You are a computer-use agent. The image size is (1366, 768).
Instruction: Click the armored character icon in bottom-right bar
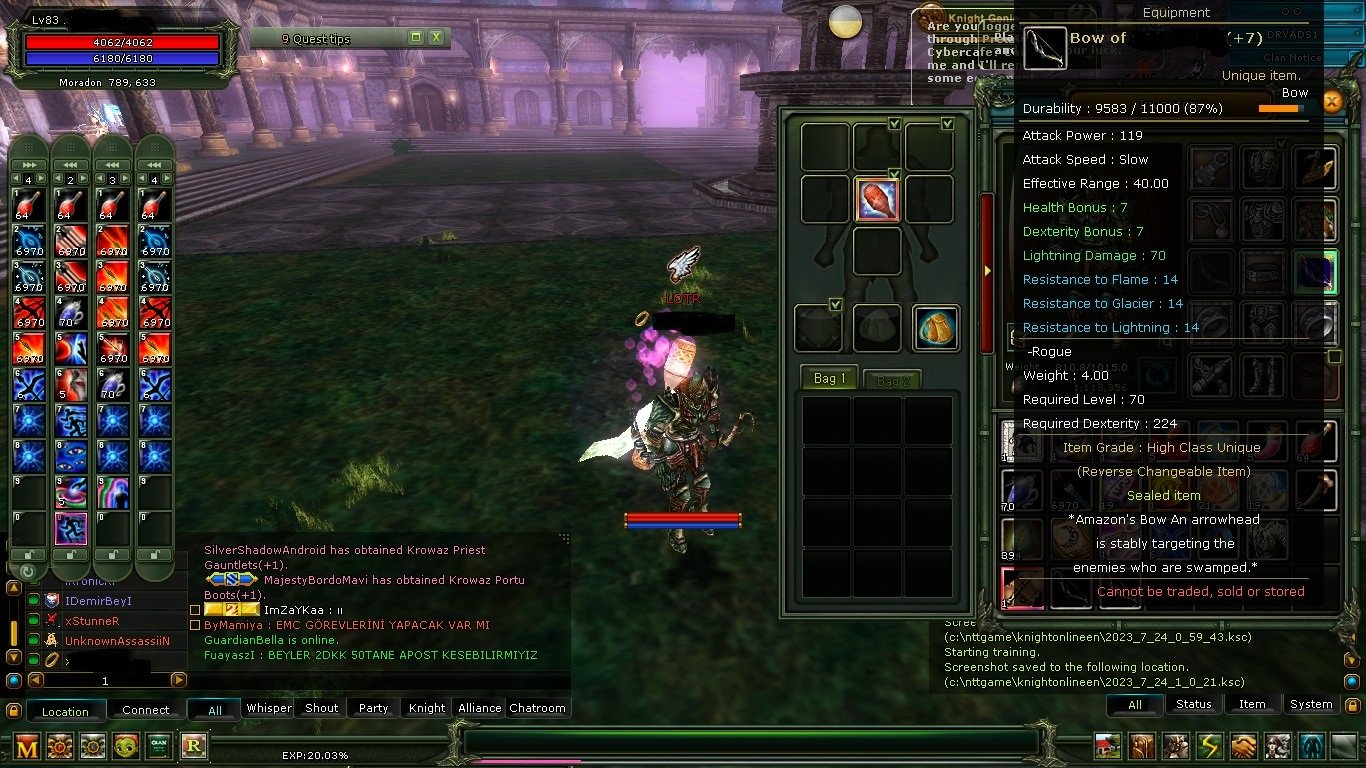(x=1174, y=747)
